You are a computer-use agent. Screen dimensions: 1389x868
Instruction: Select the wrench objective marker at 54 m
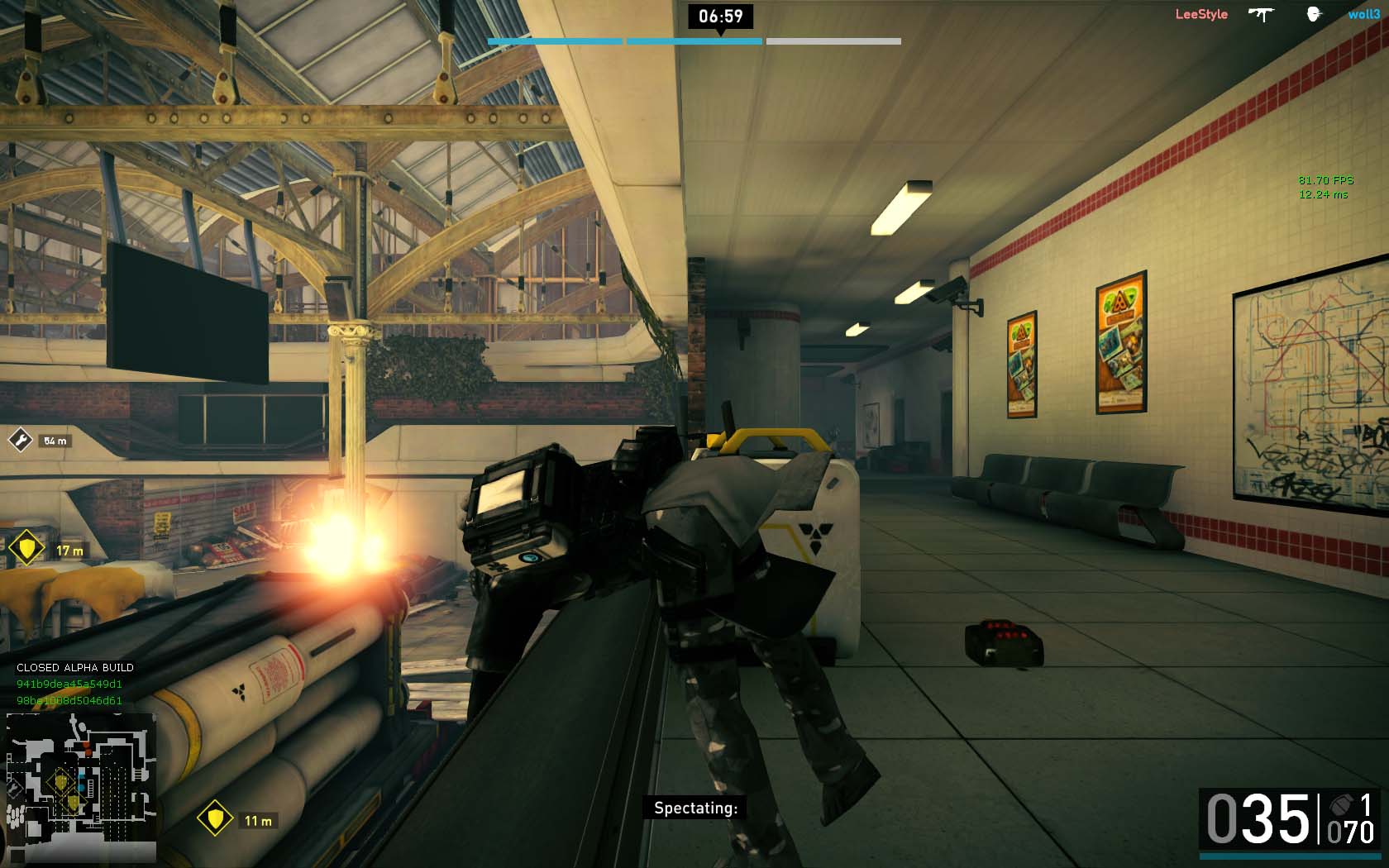coord(20,440)
